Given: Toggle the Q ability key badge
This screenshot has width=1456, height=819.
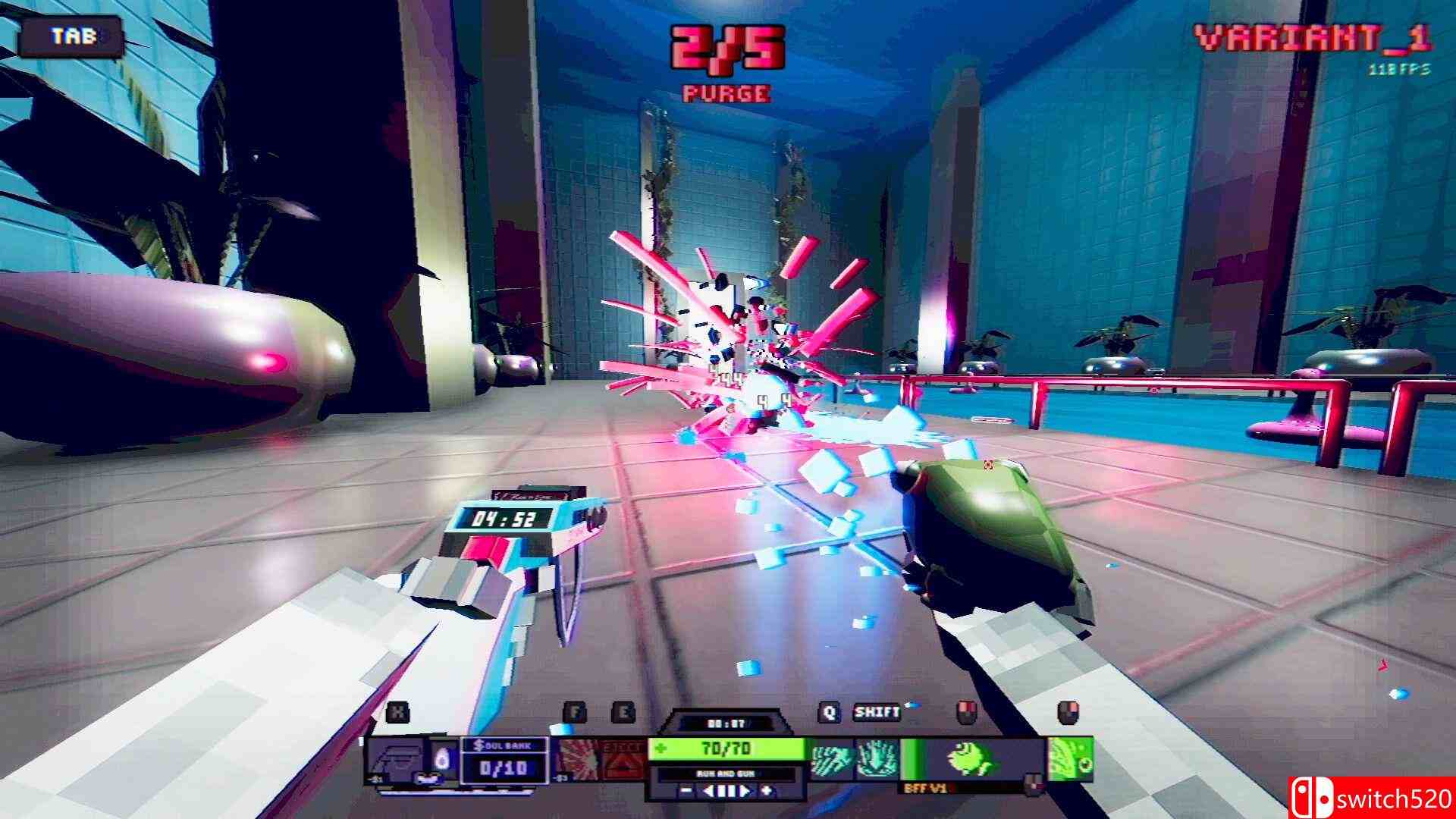Looking at the screenshot, I should tap(830, 713).
